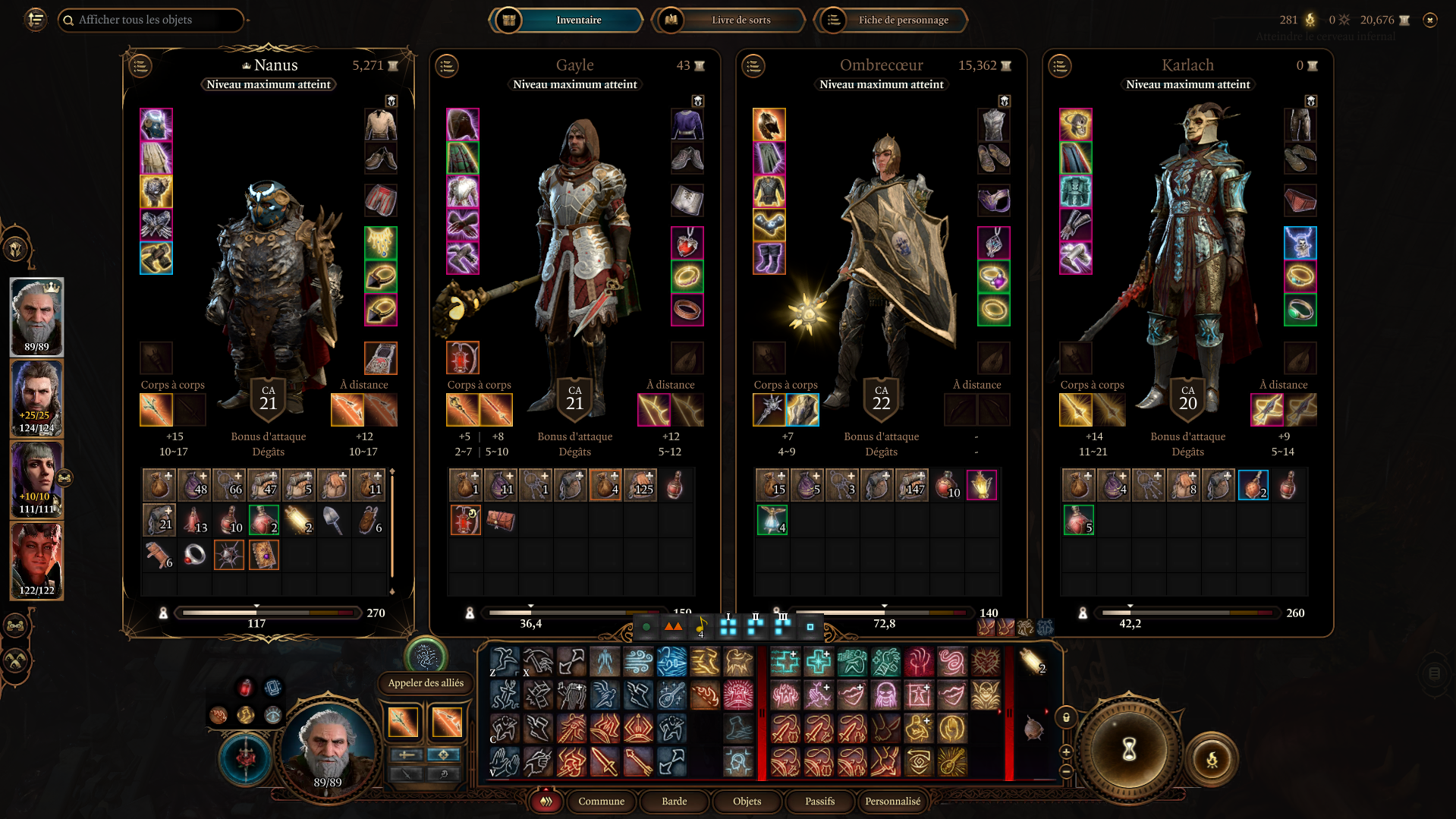
Task: Select Karlach's portrait in the party list
Action: [36, 562]
